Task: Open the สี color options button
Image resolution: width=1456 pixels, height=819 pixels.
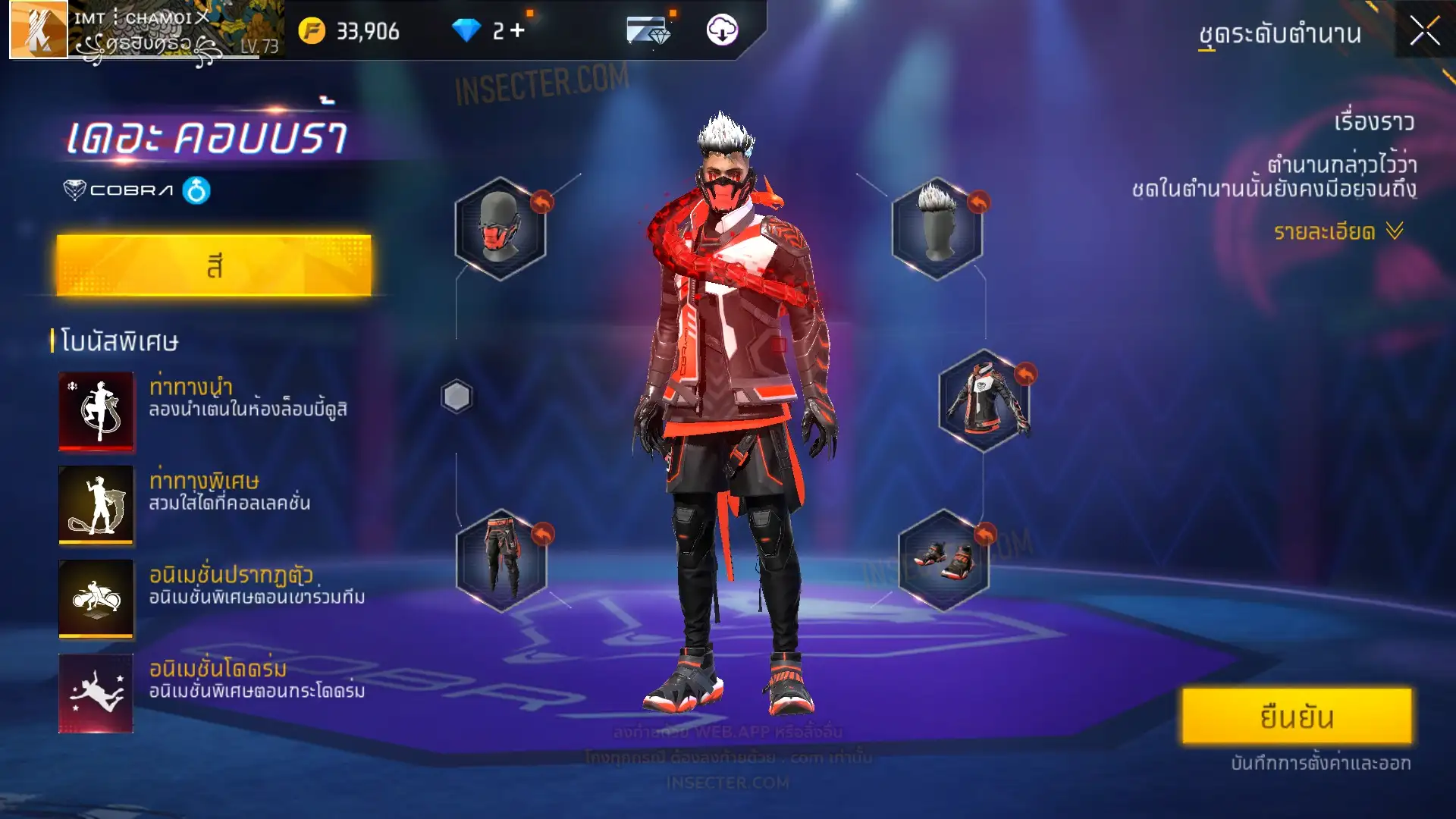Action: tap(214, 265)
